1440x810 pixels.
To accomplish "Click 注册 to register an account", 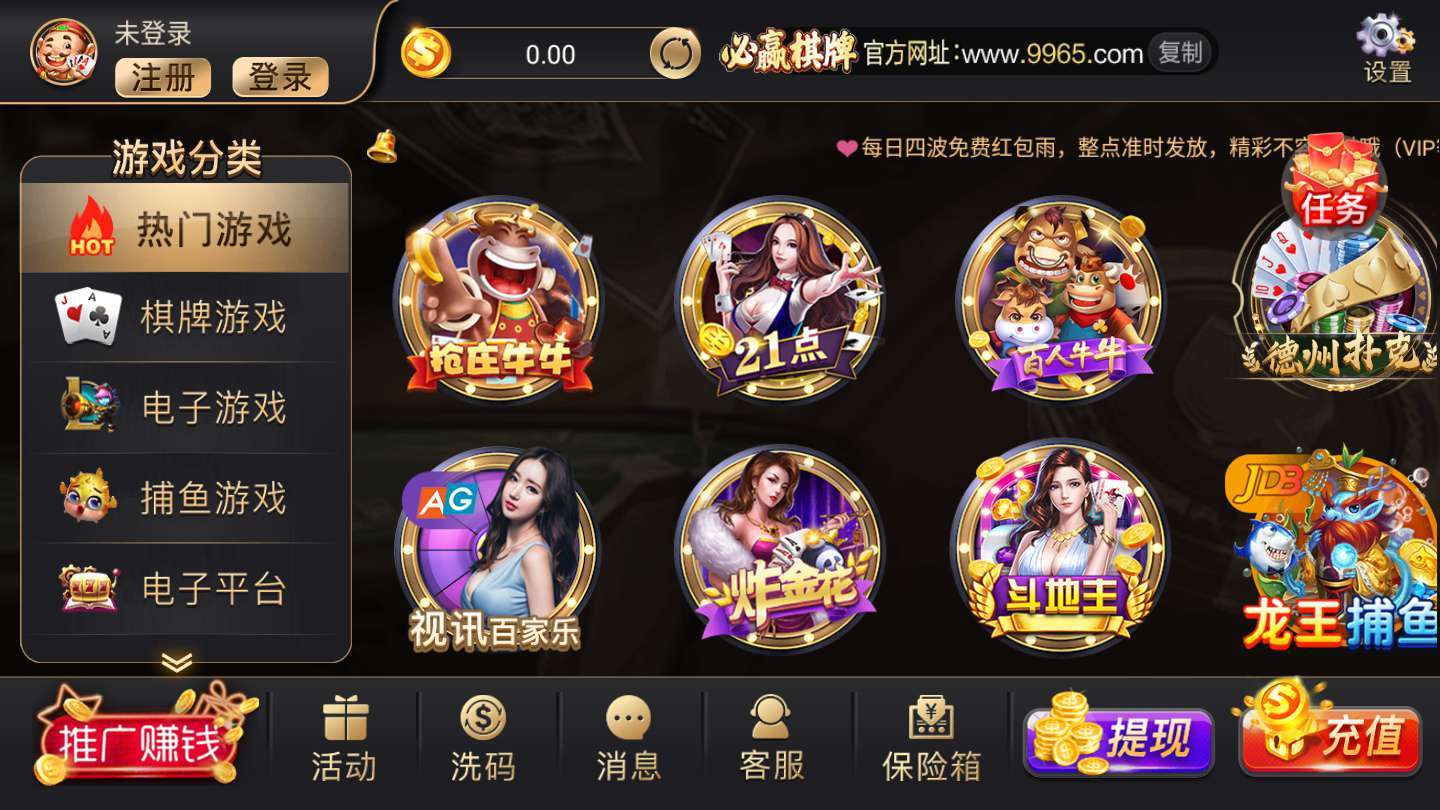I will coord(163,78).
